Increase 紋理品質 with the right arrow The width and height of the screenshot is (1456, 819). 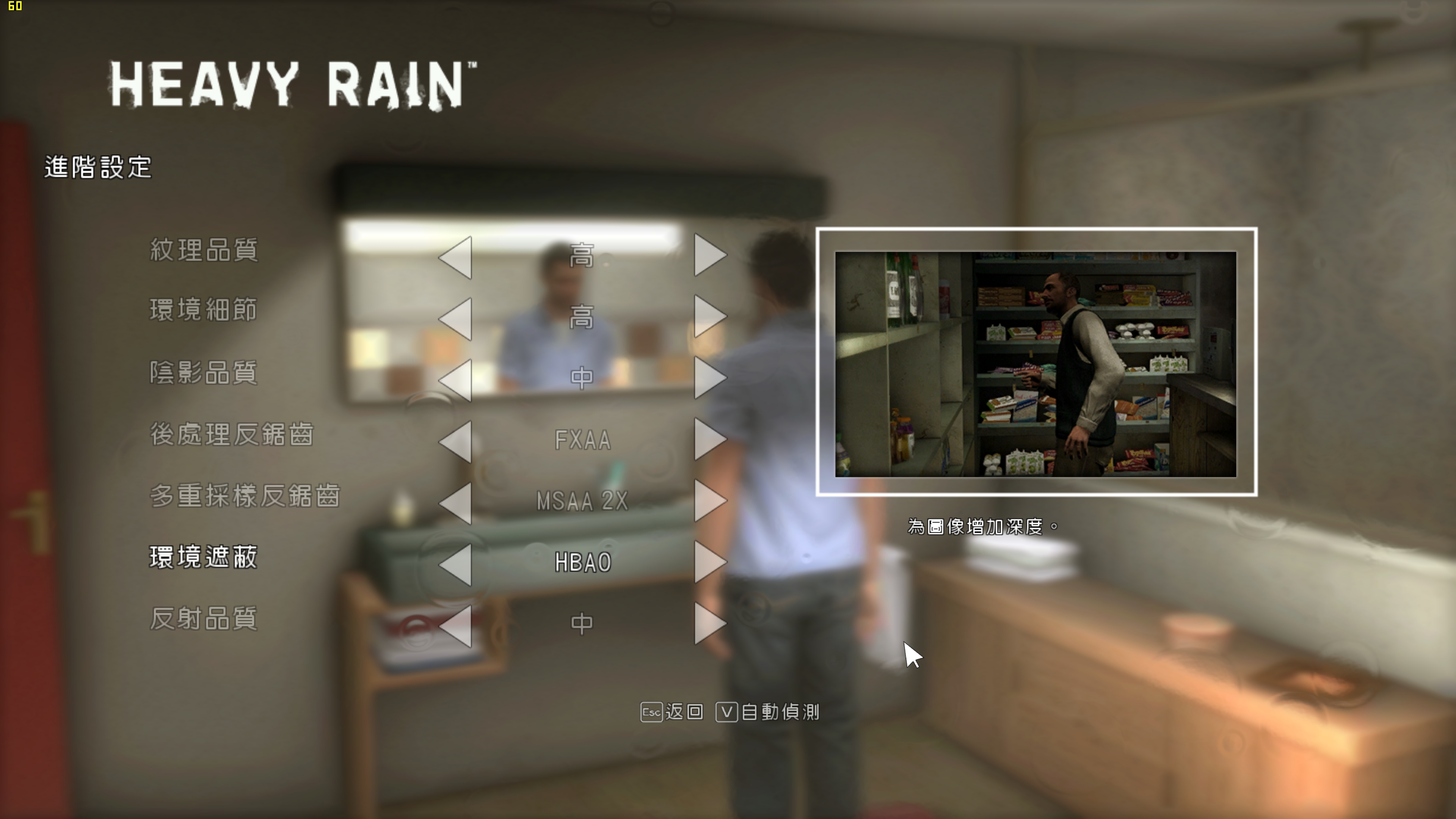click(x=710, y=256)
